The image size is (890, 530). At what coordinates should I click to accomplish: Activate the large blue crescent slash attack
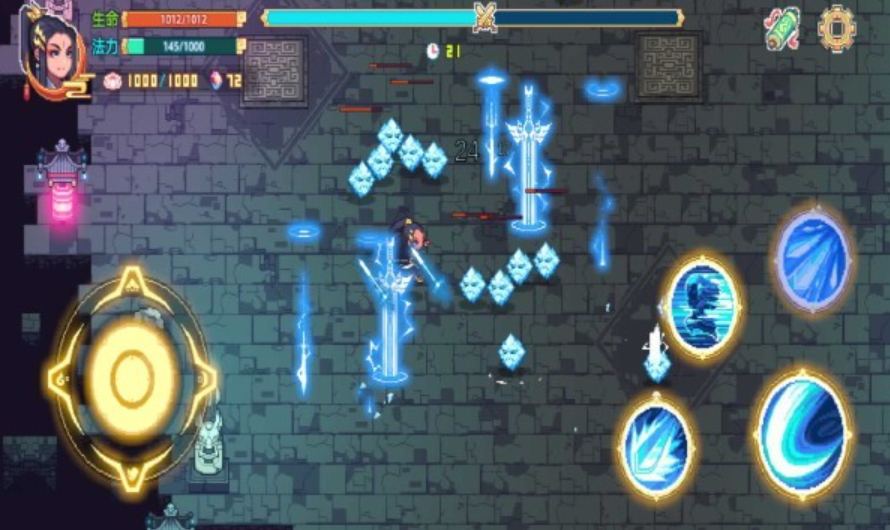point(803,433)
